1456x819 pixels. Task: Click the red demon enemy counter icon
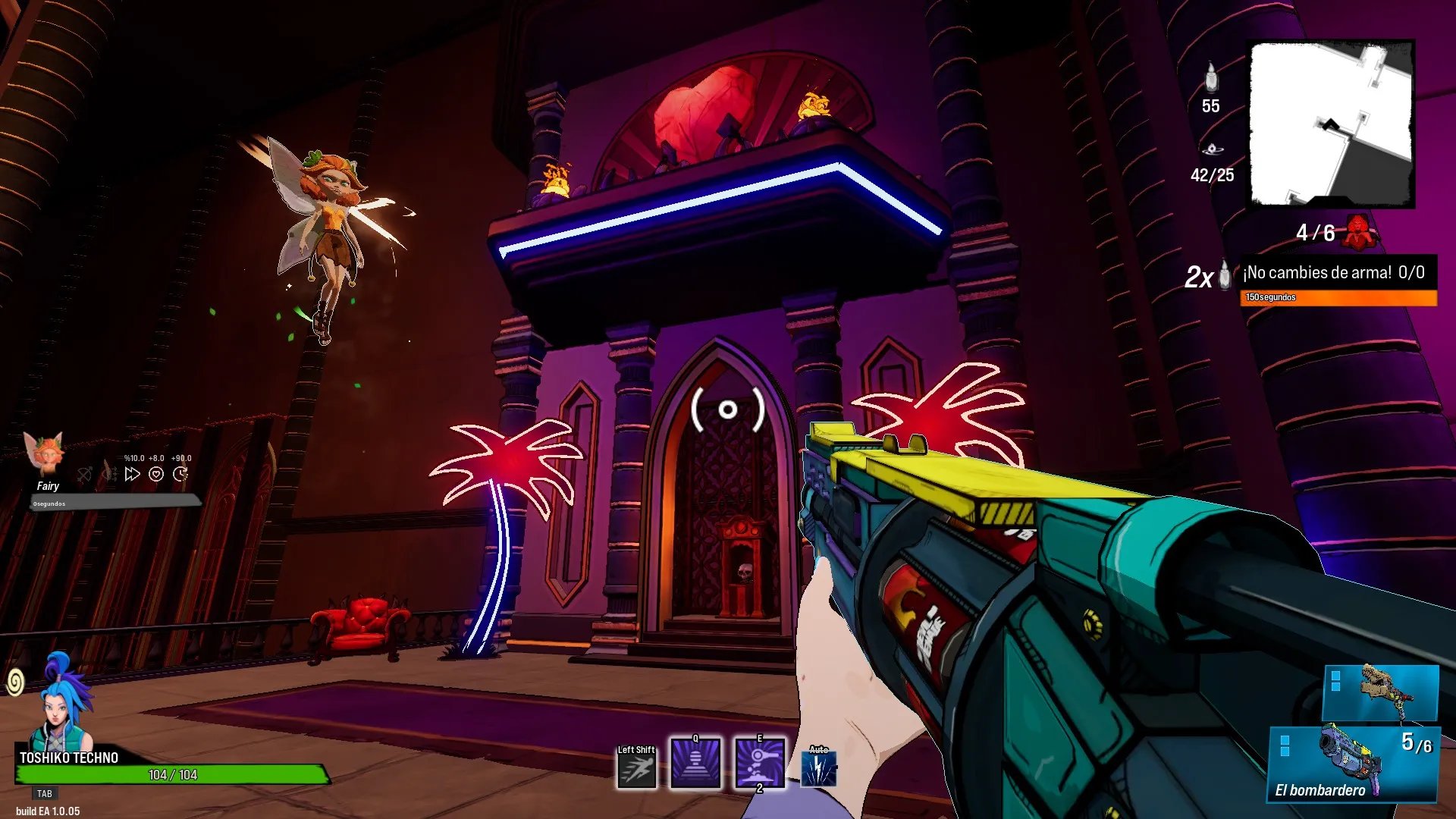pos(1358,232)
